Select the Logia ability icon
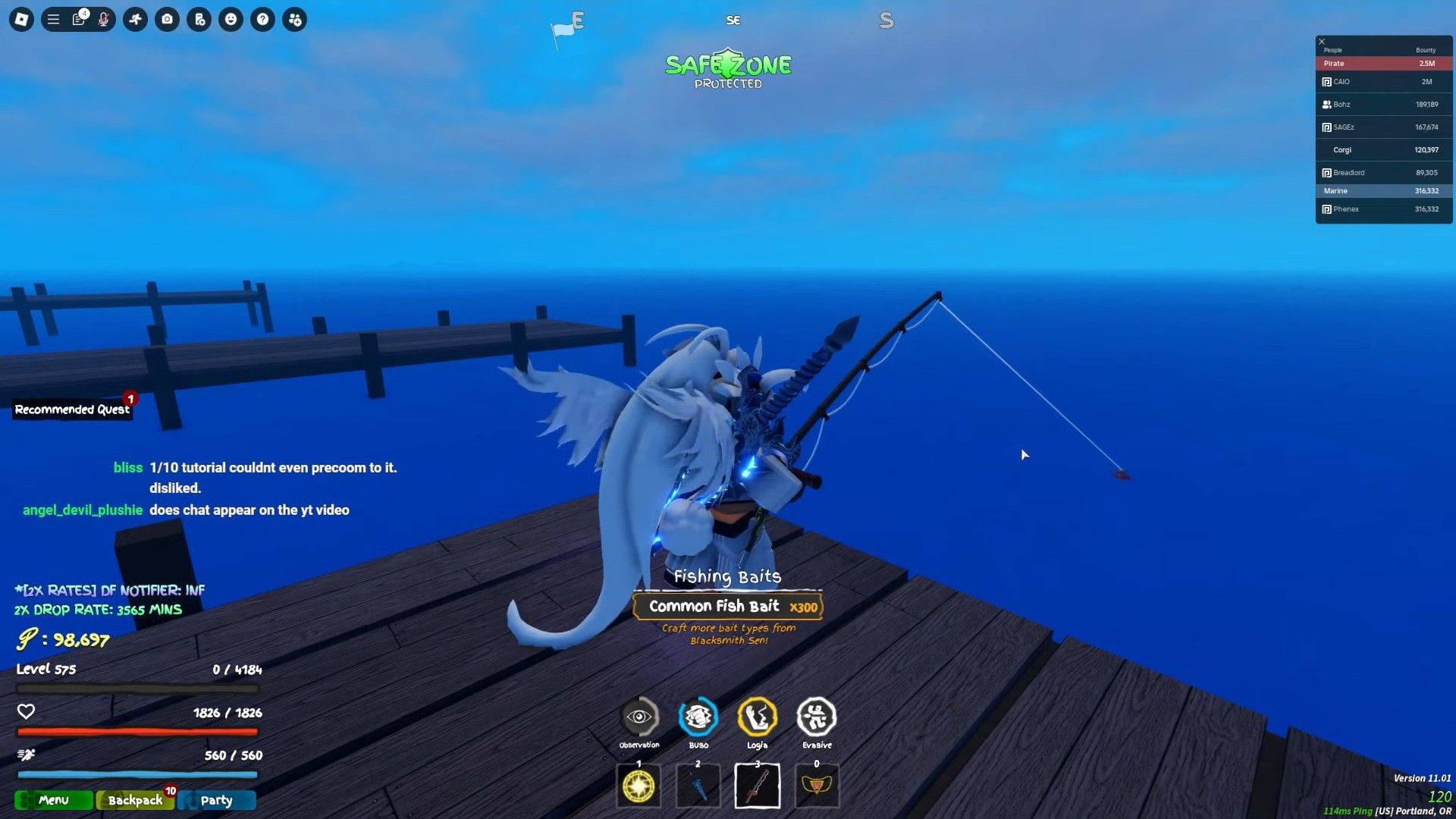This screenshot has width=1456, height=819. [756, 717]
